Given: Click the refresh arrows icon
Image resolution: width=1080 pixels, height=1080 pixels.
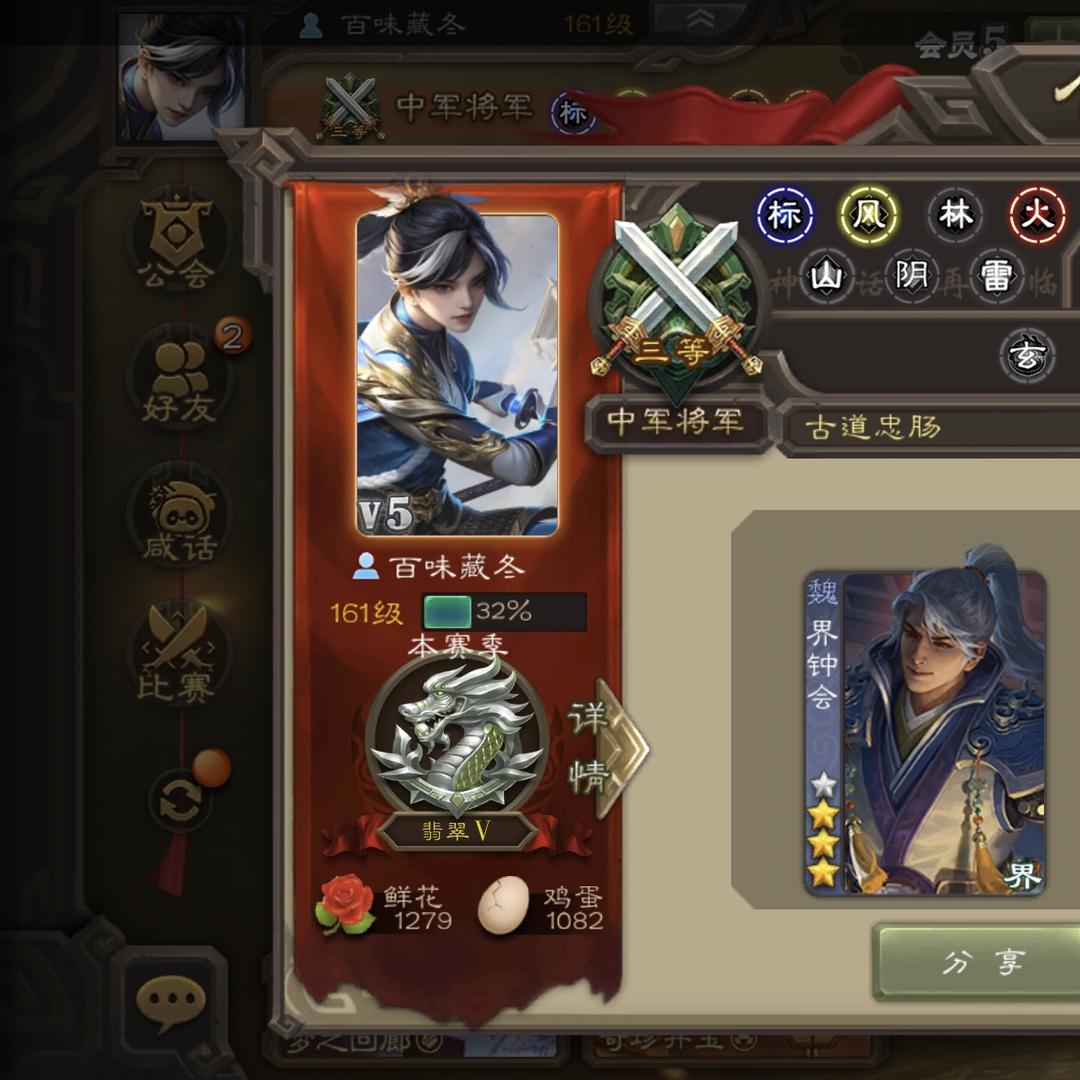Looking at the screenshot, I should point(180,801).
